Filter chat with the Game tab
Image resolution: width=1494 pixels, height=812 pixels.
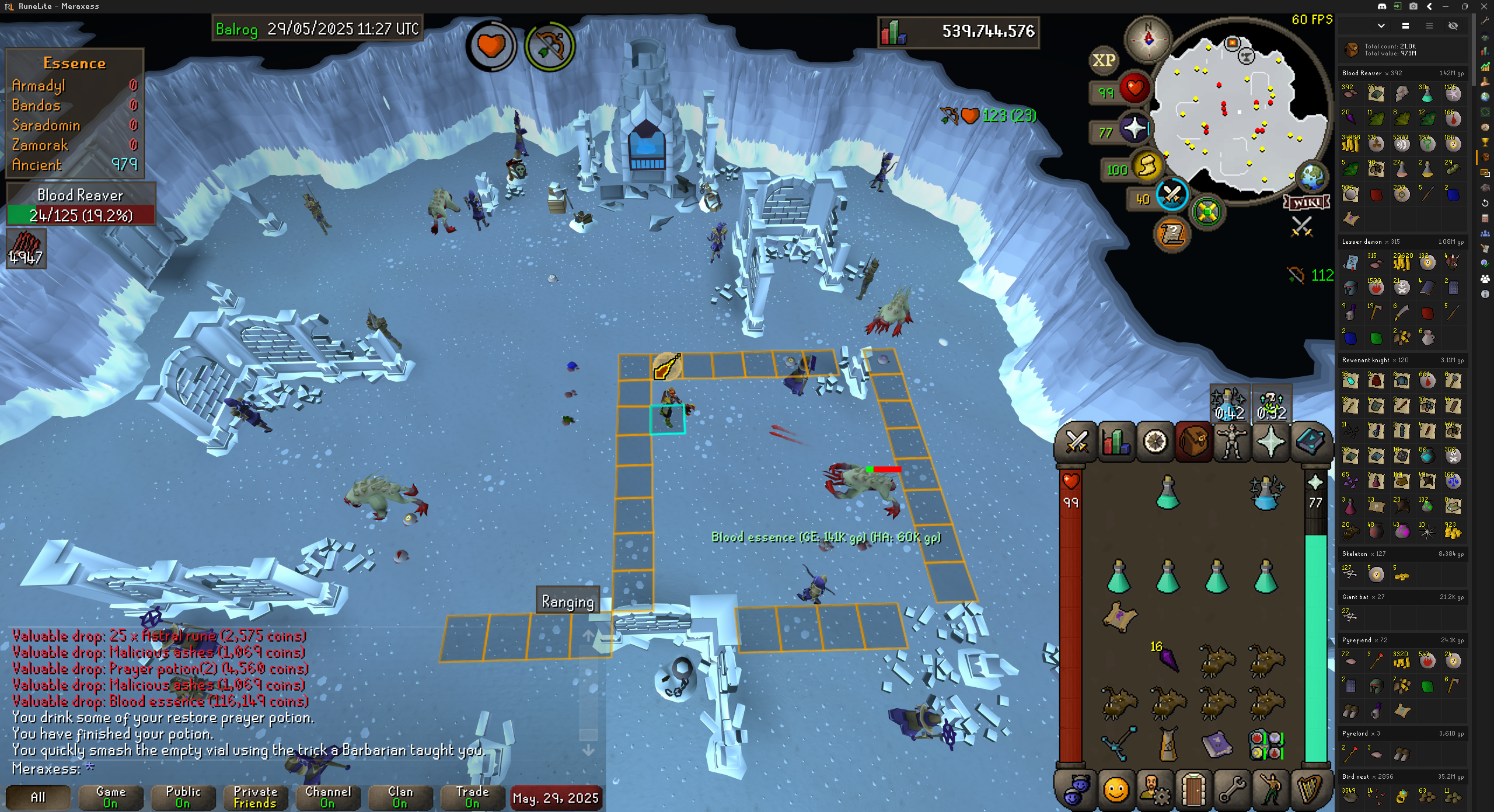(110, 797)
